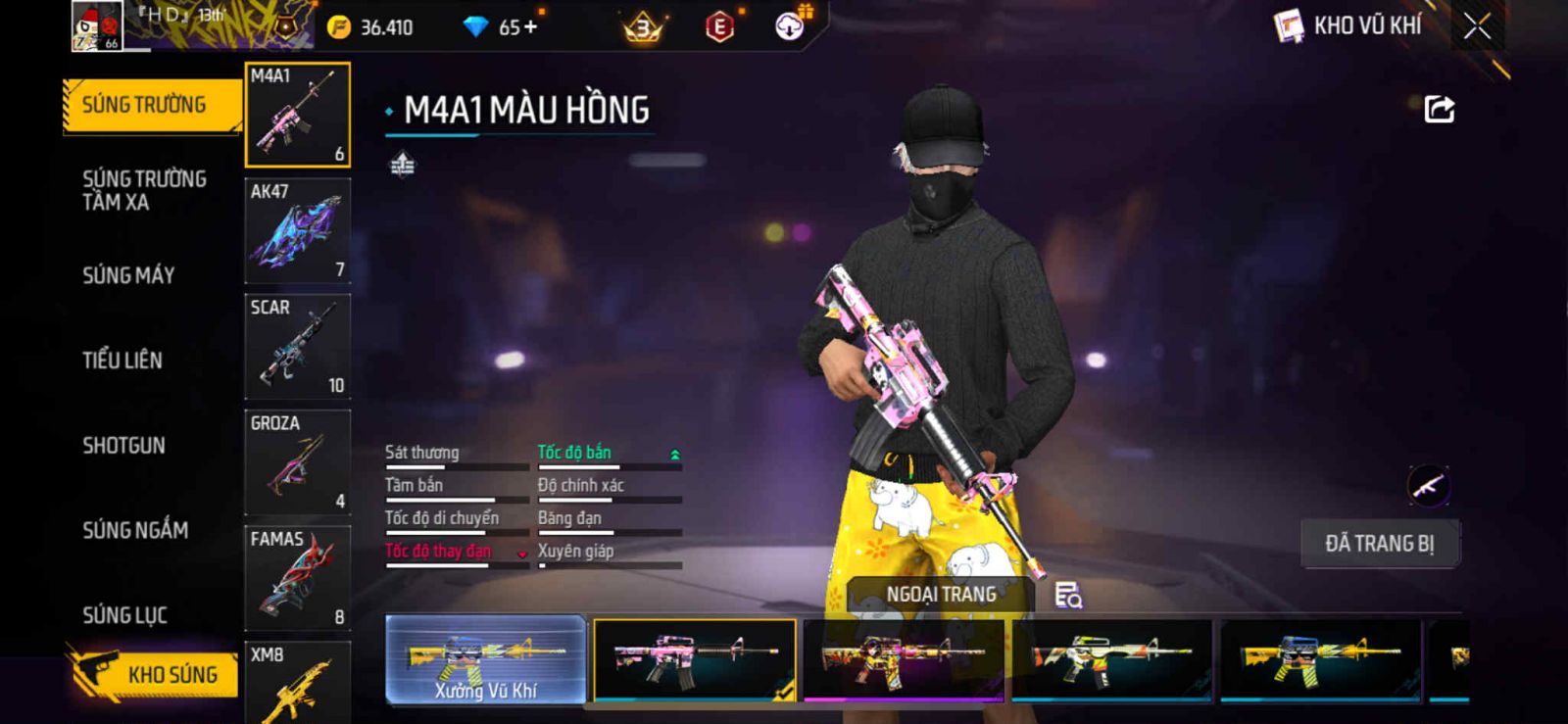Open the SÚNG MÁY weapon category

(128, 275)
